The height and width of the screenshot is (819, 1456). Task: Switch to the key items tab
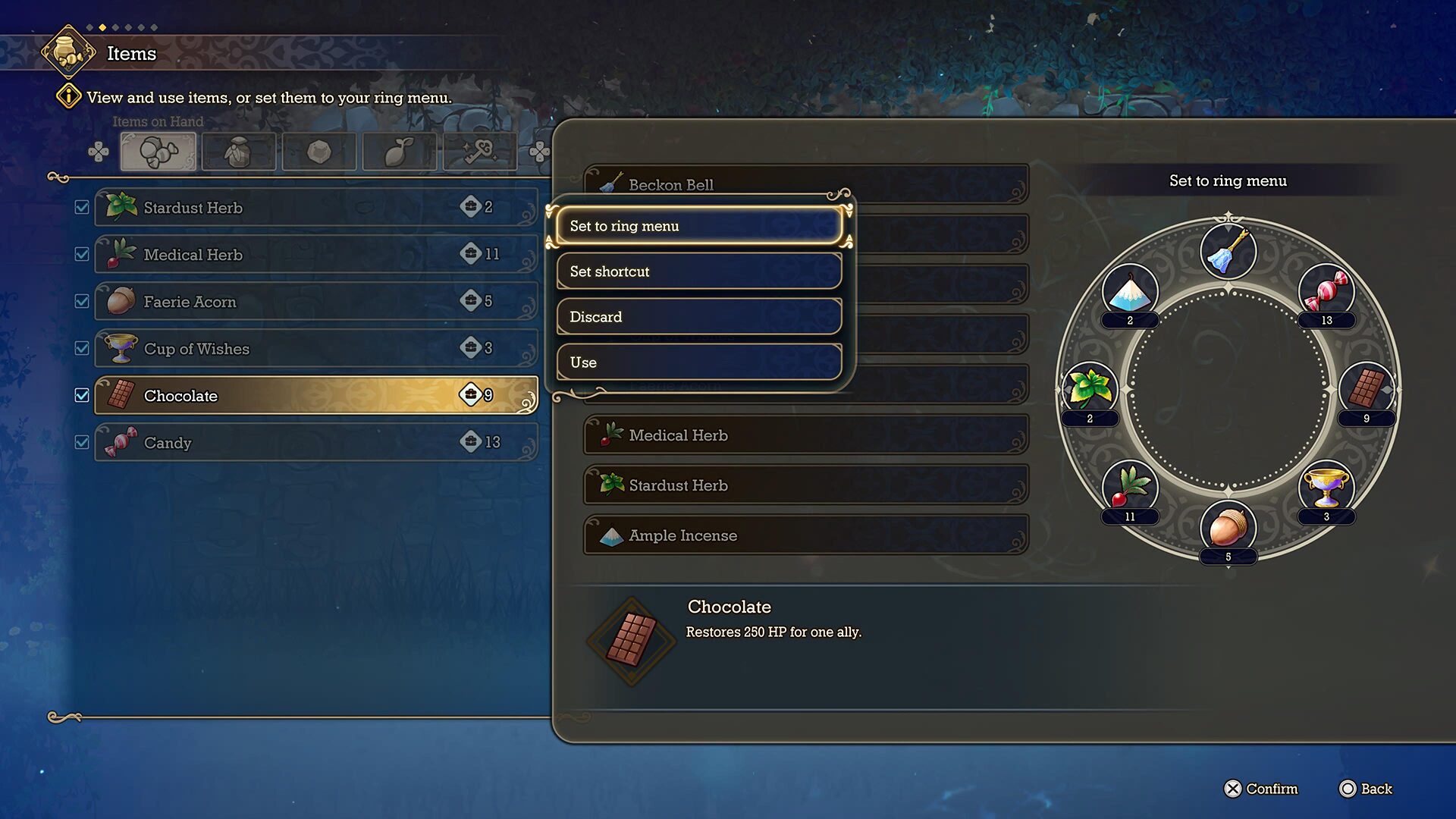[x=479, y=152]
